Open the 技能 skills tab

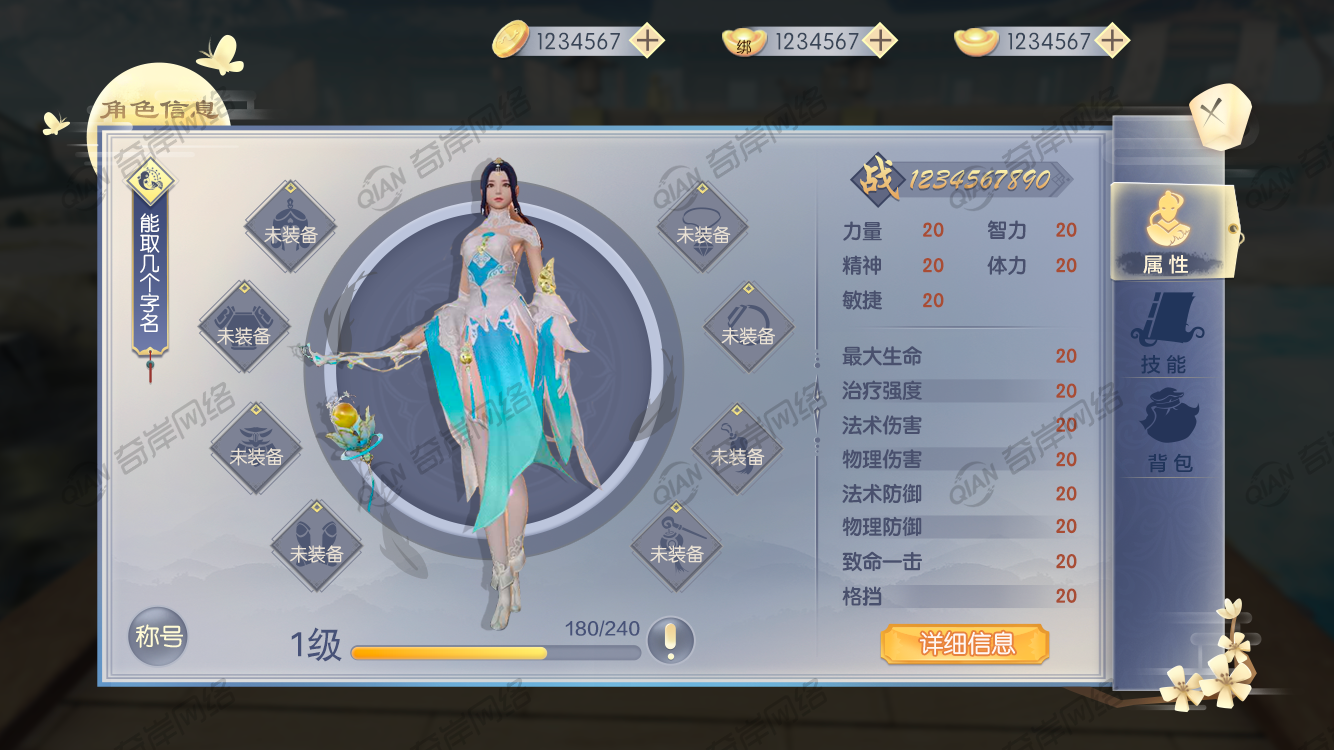(1164, 335)
